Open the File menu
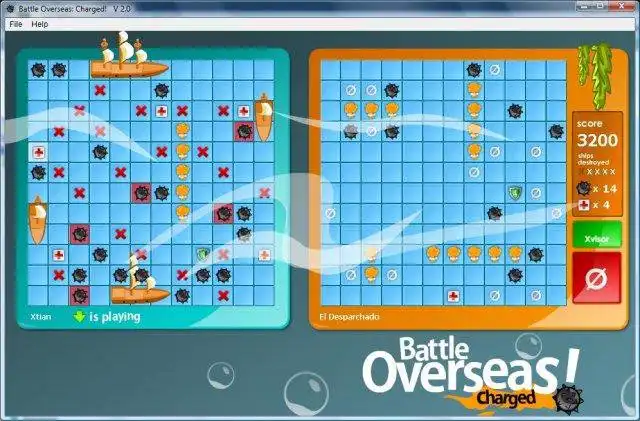640x421 pixels. click(x=16, y=23)
